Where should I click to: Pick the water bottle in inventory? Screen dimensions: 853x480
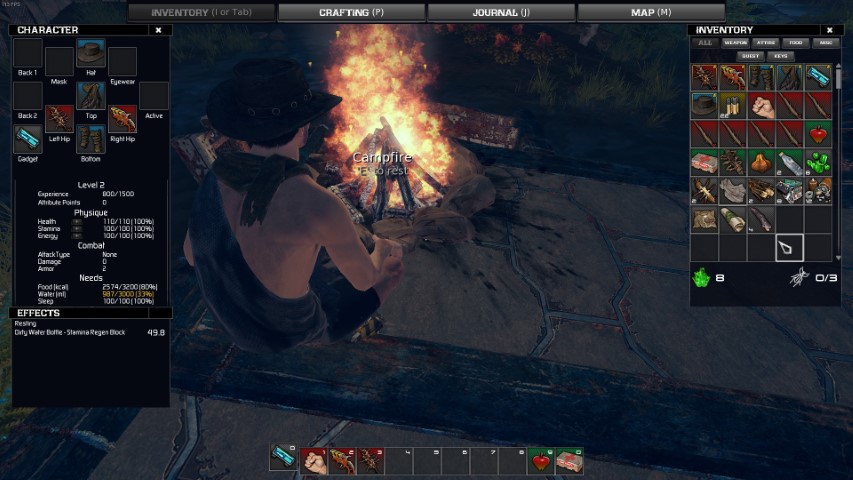coord(790,163)
